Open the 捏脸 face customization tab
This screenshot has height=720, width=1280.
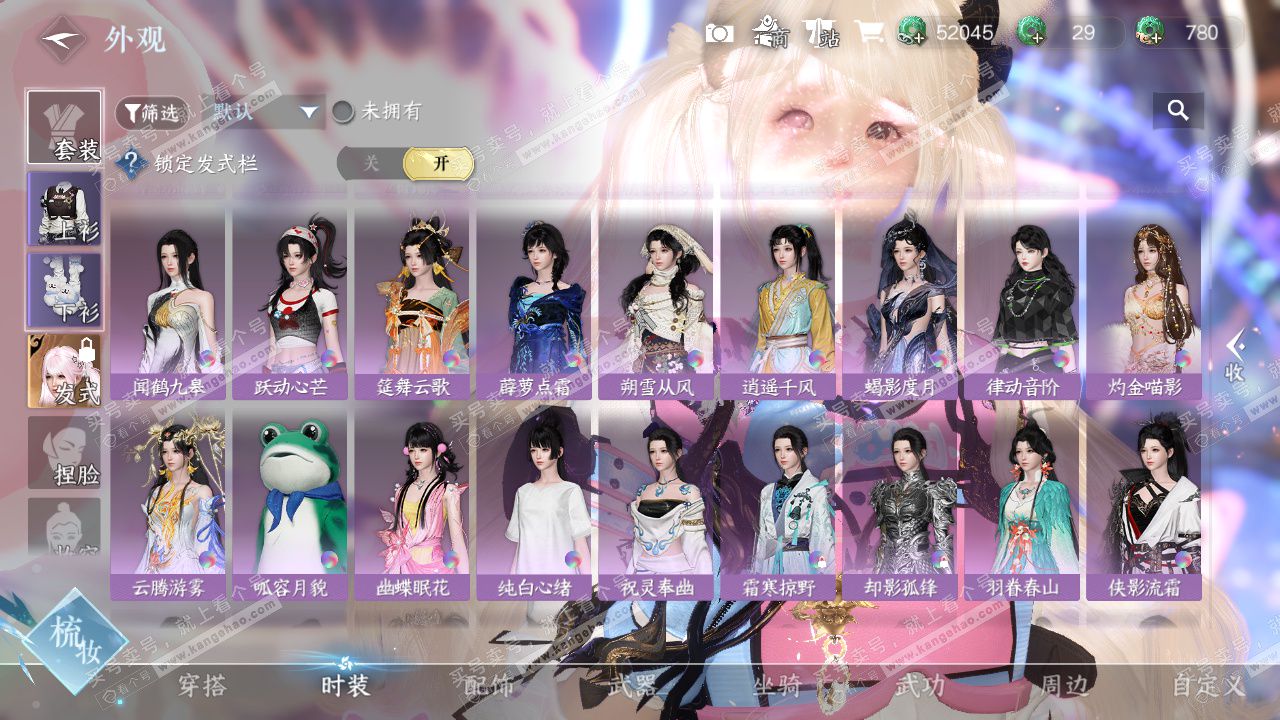coord(65,453)
